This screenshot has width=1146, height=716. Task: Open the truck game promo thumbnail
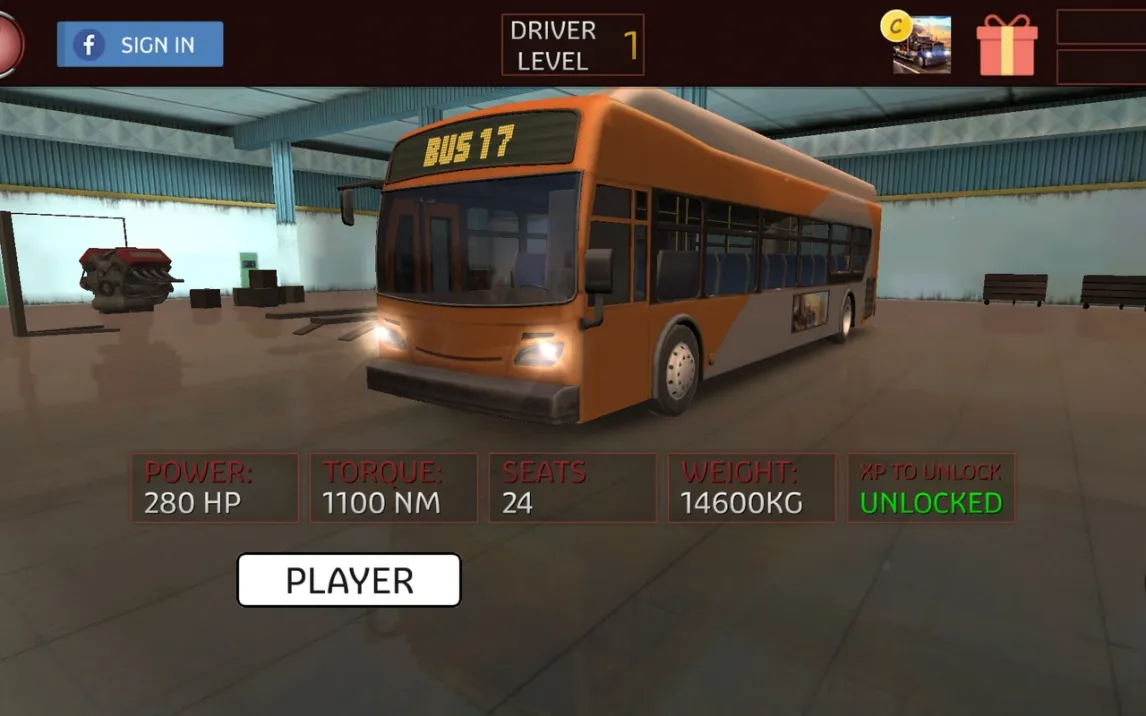920,45
